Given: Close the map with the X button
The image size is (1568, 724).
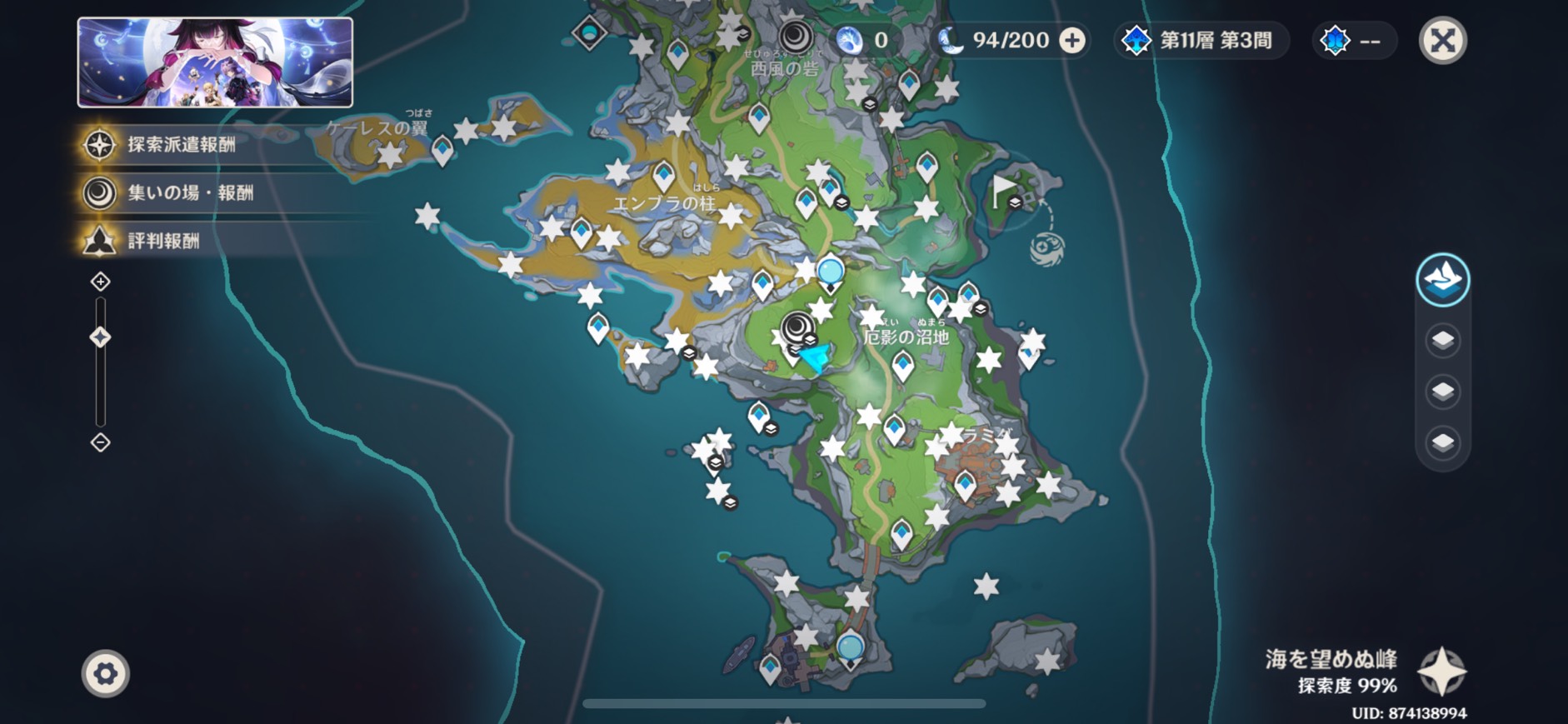Looking at the screenshot, I should pyautogui.click(x=1442, y=40).
